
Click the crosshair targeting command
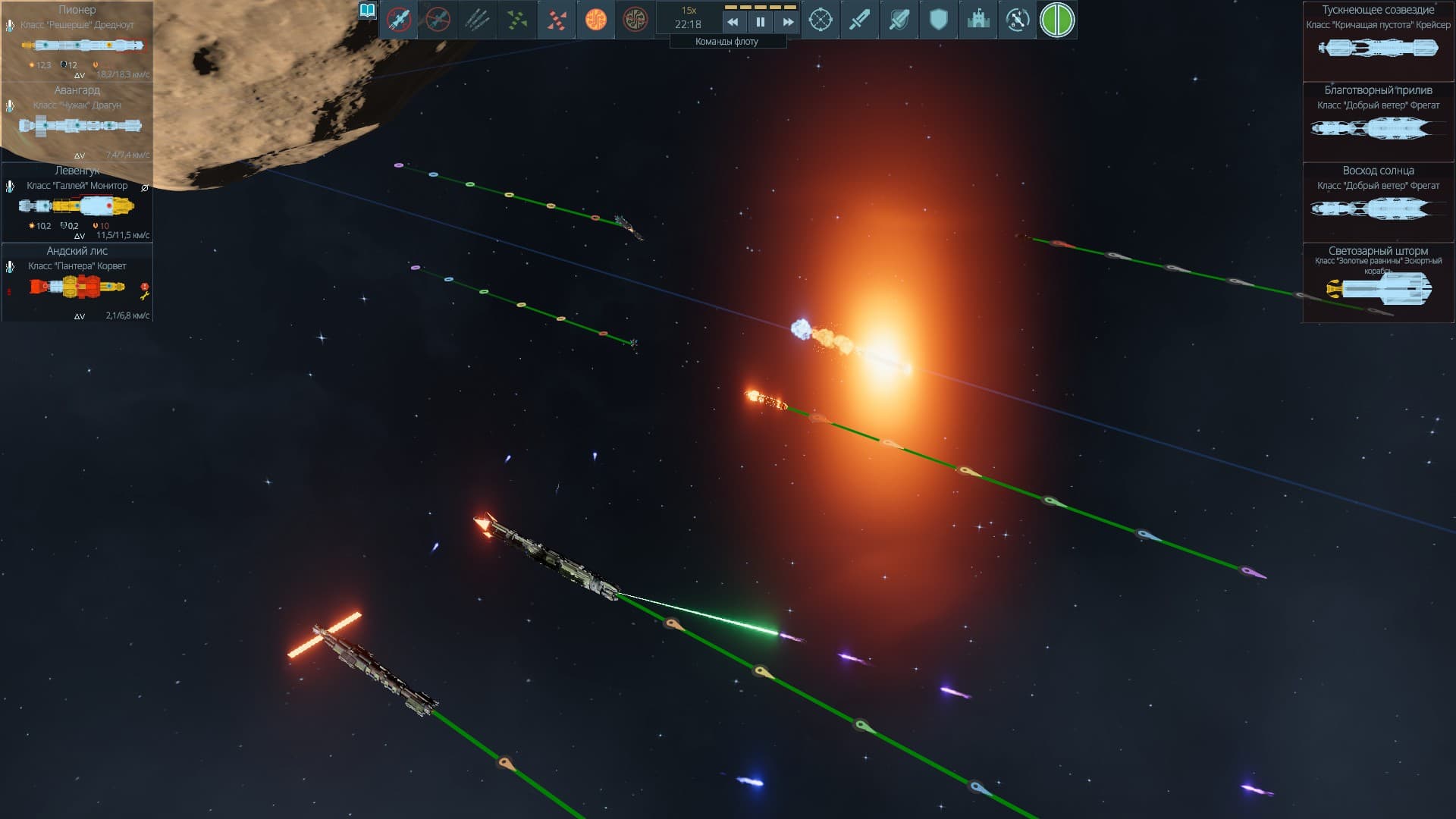pyautogui.click(x=821, y=20)
